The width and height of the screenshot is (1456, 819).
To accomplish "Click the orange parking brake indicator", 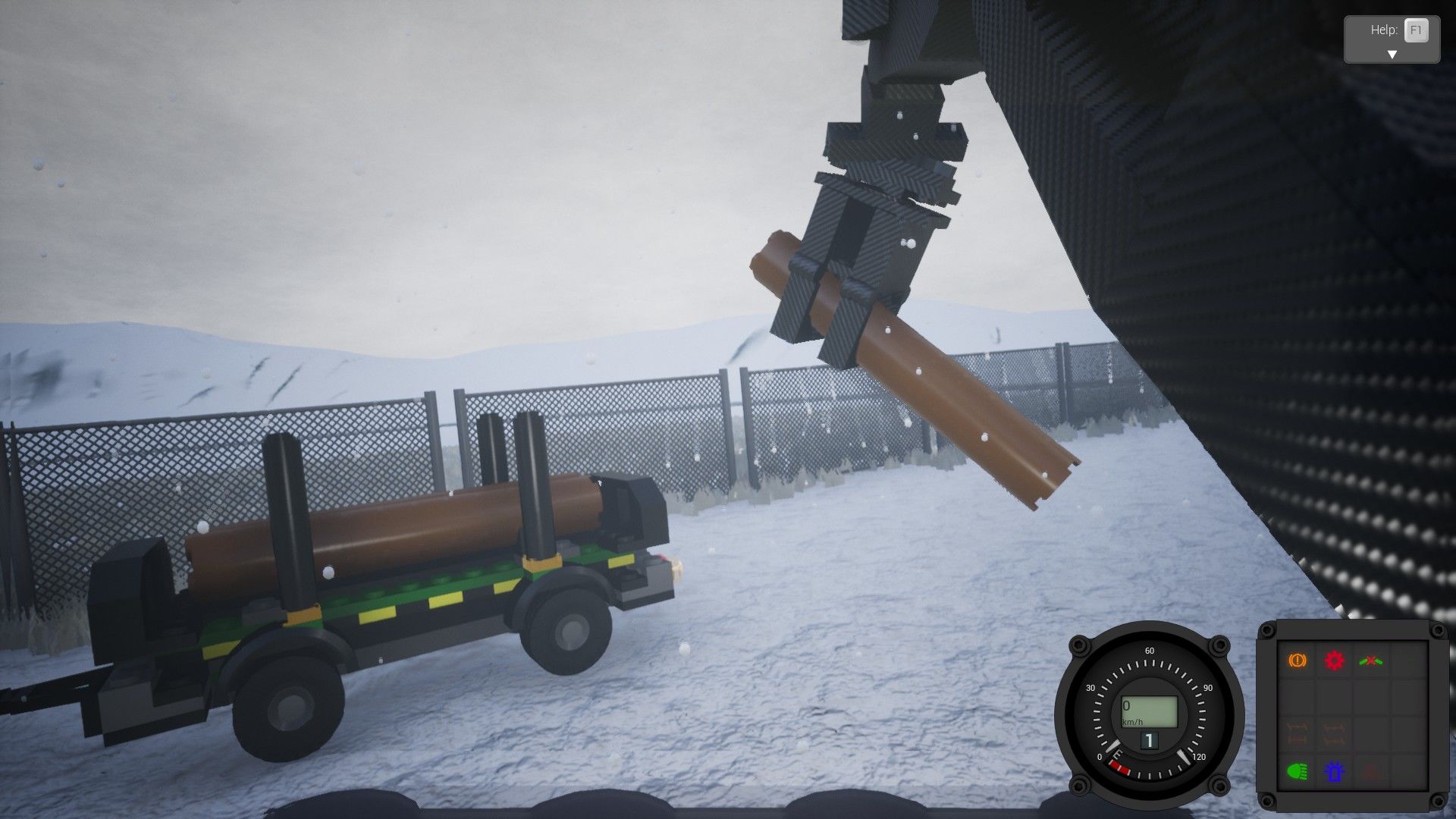I will click(1298, 661).
